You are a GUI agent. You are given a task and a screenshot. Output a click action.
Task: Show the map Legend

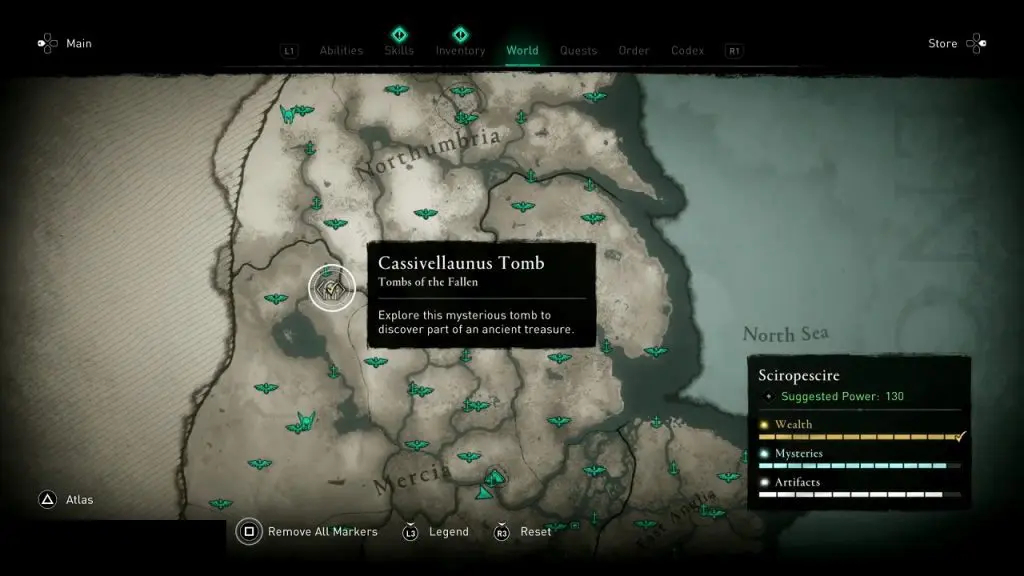pos(448,532)
